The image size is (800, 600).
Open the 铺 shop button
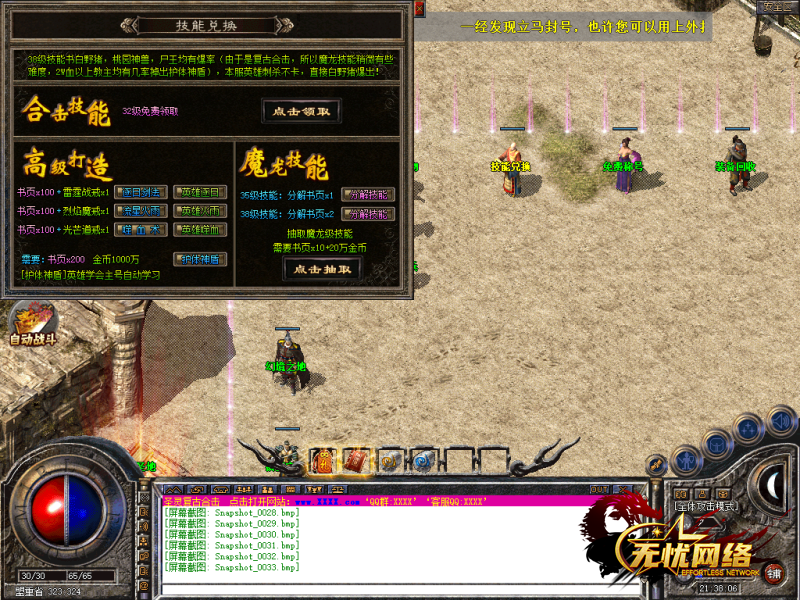click(x=774, y=578)
